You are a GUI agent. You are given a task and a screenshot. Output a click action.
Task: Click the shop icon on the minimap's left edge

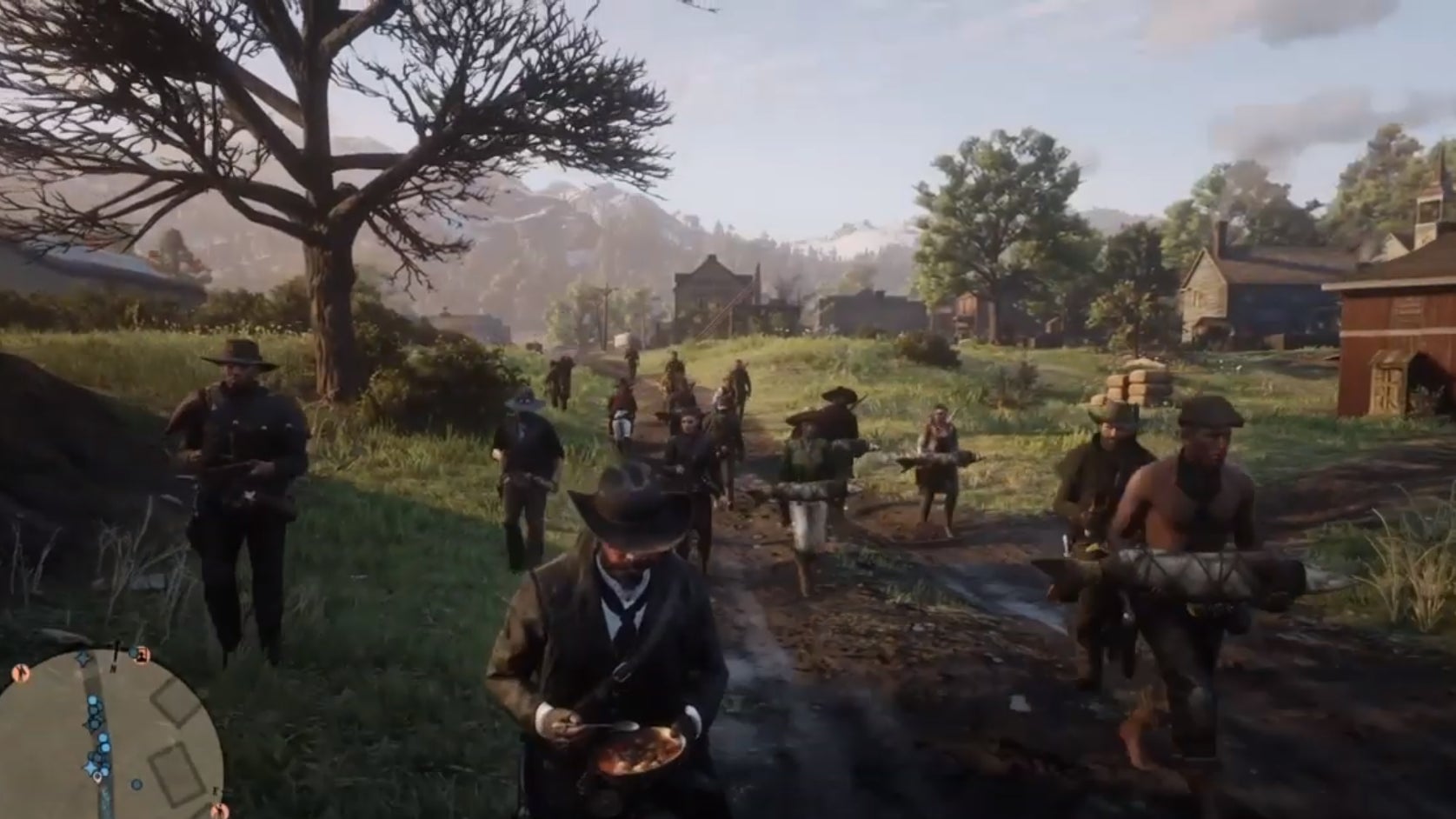(x=20, y=671)
